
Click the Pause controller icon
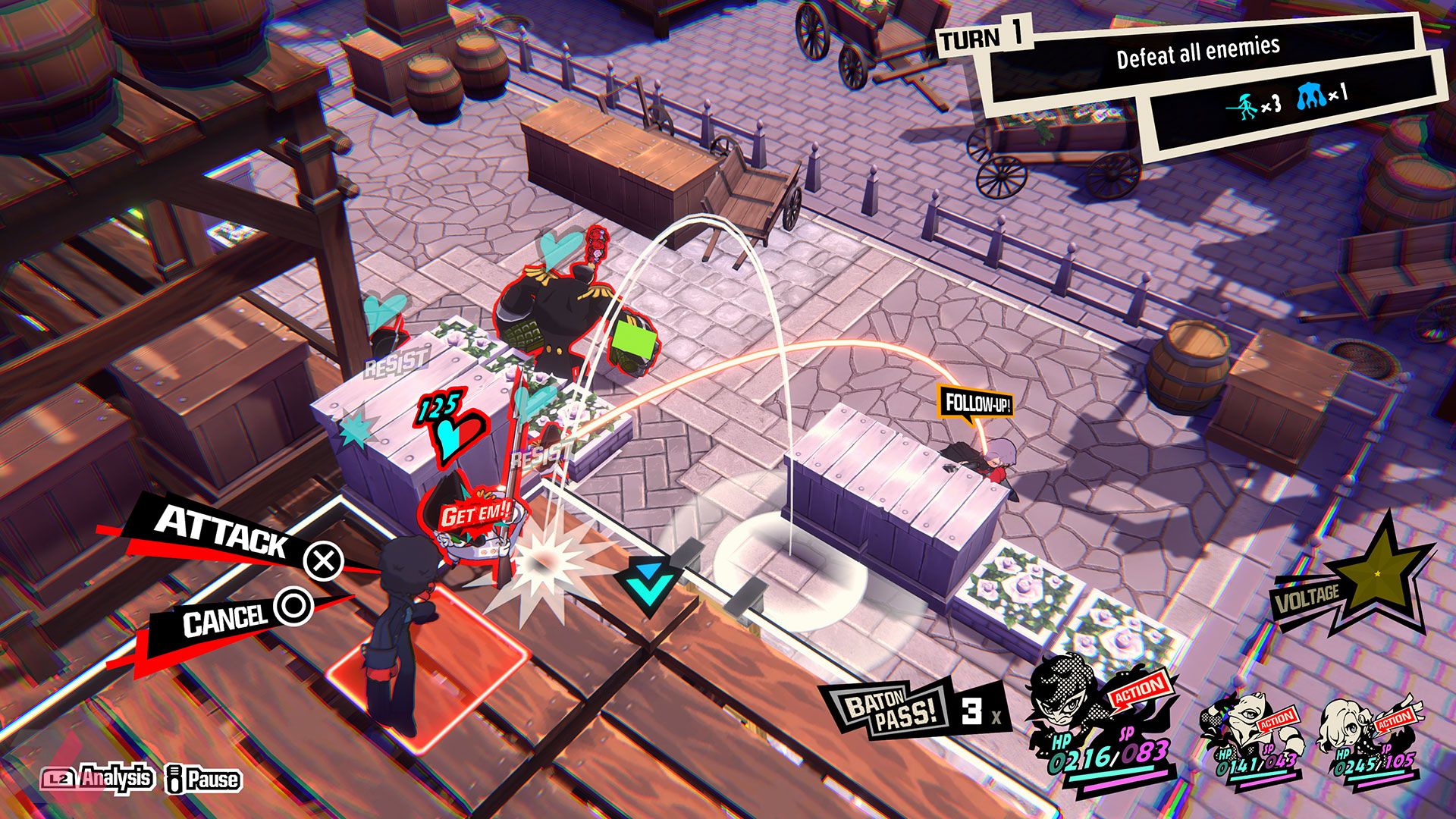click(174, 778)
